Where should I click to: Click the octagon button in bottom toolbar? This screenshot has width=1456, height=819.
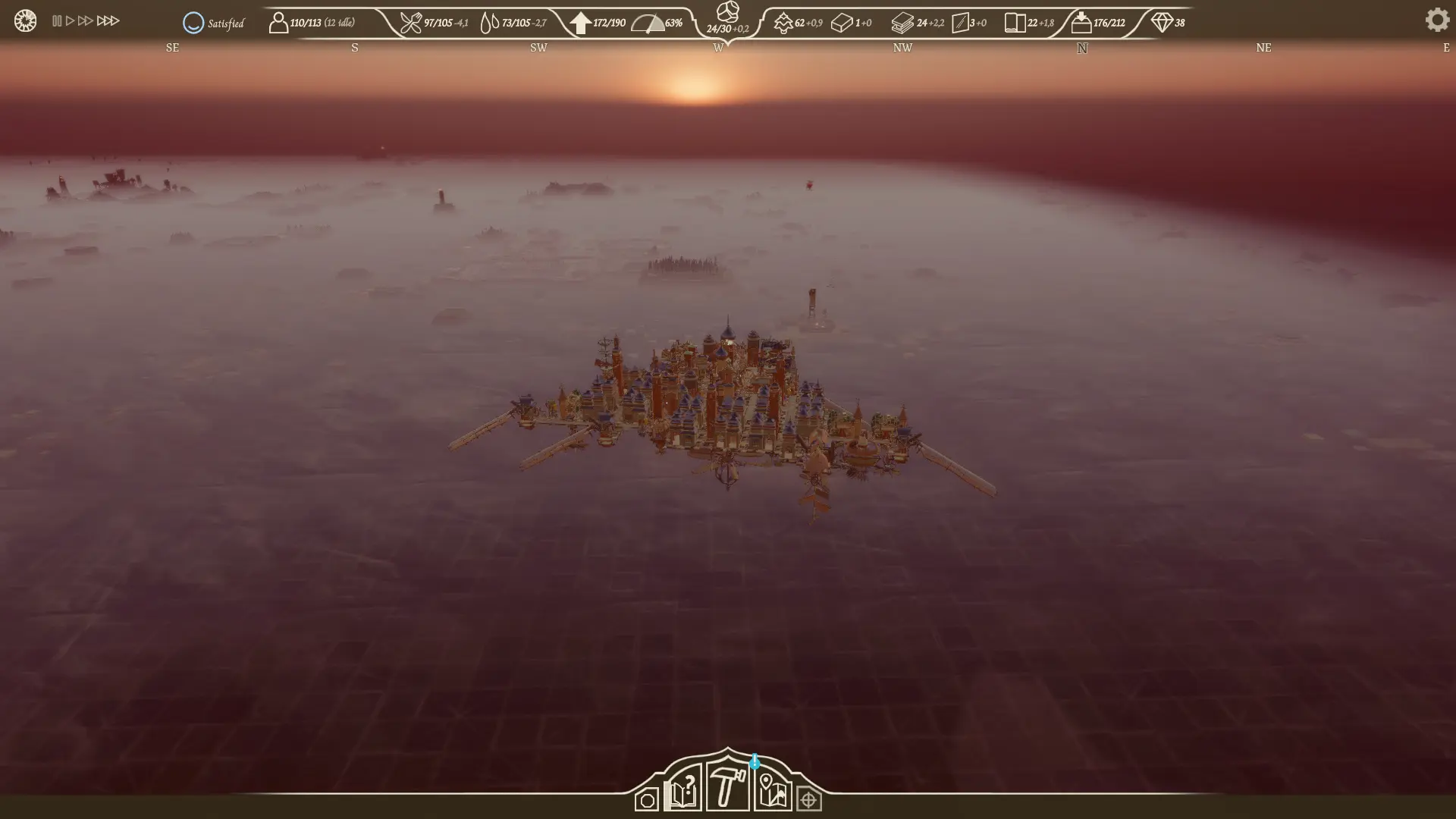[x=647, y=800]
